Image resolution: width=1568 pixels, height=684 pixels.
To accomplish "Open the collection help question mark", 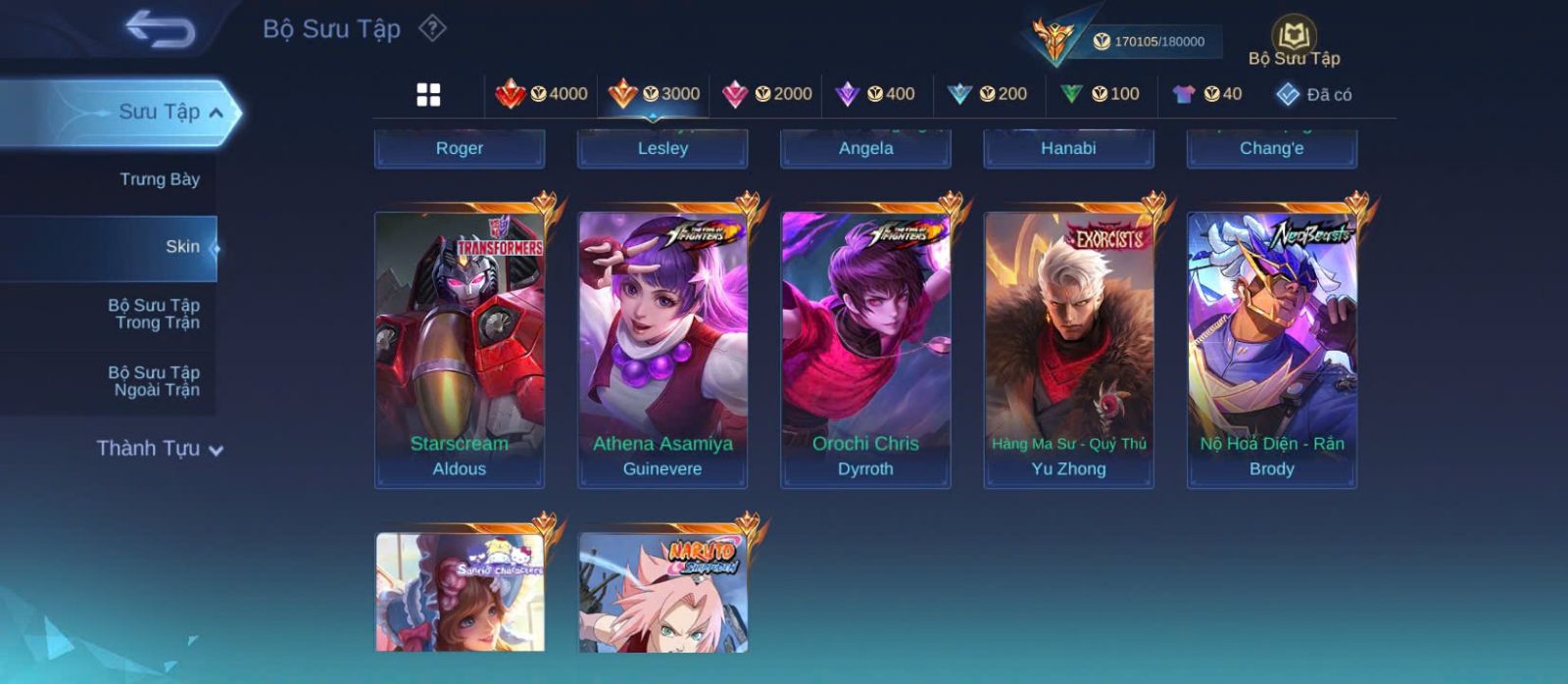I will tap(432, 28).
